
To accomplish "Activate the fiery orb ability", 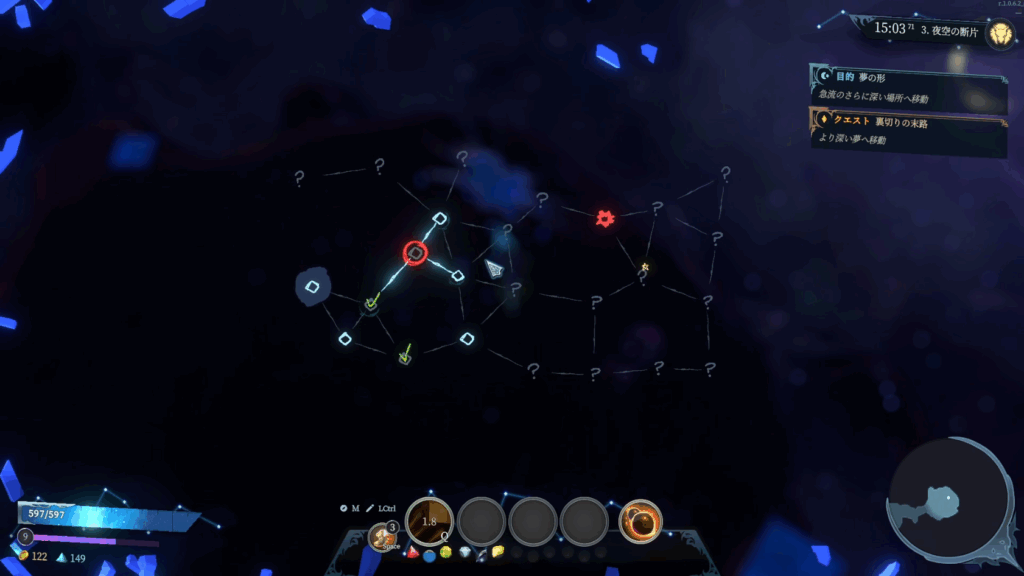I will pyautogui.click(x=640, y=521).
